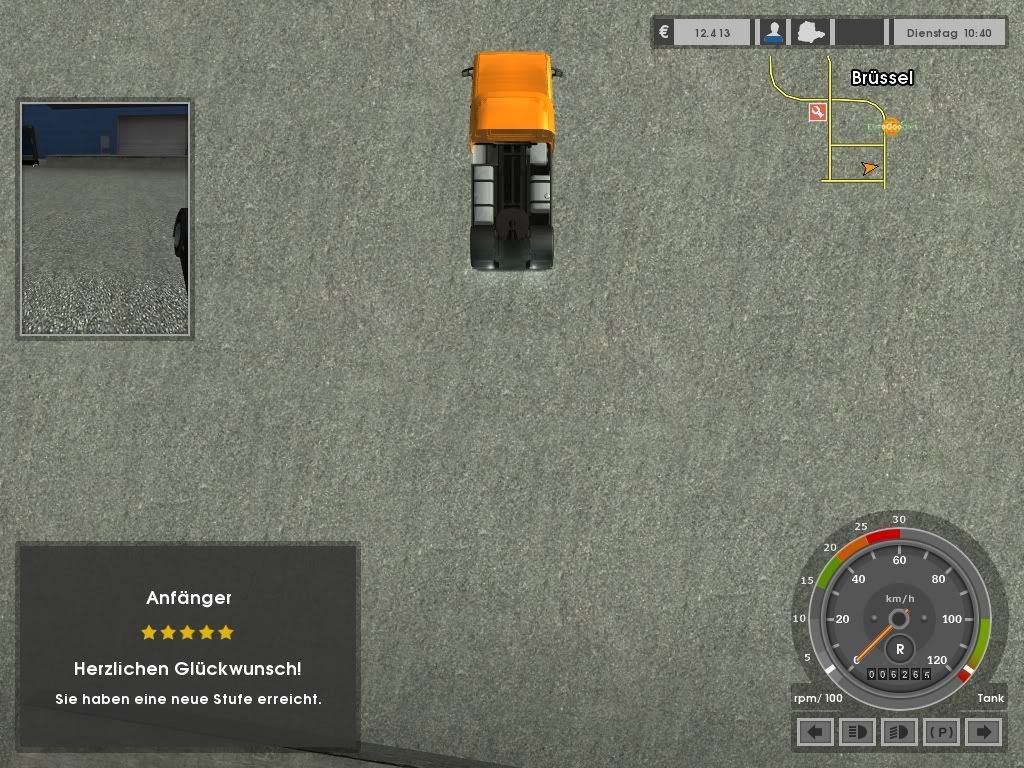Viewport: 1024px width, 768px height.
Task: Dismiss the Anfänger level-up notification
Action: click(x=188, y=647)
